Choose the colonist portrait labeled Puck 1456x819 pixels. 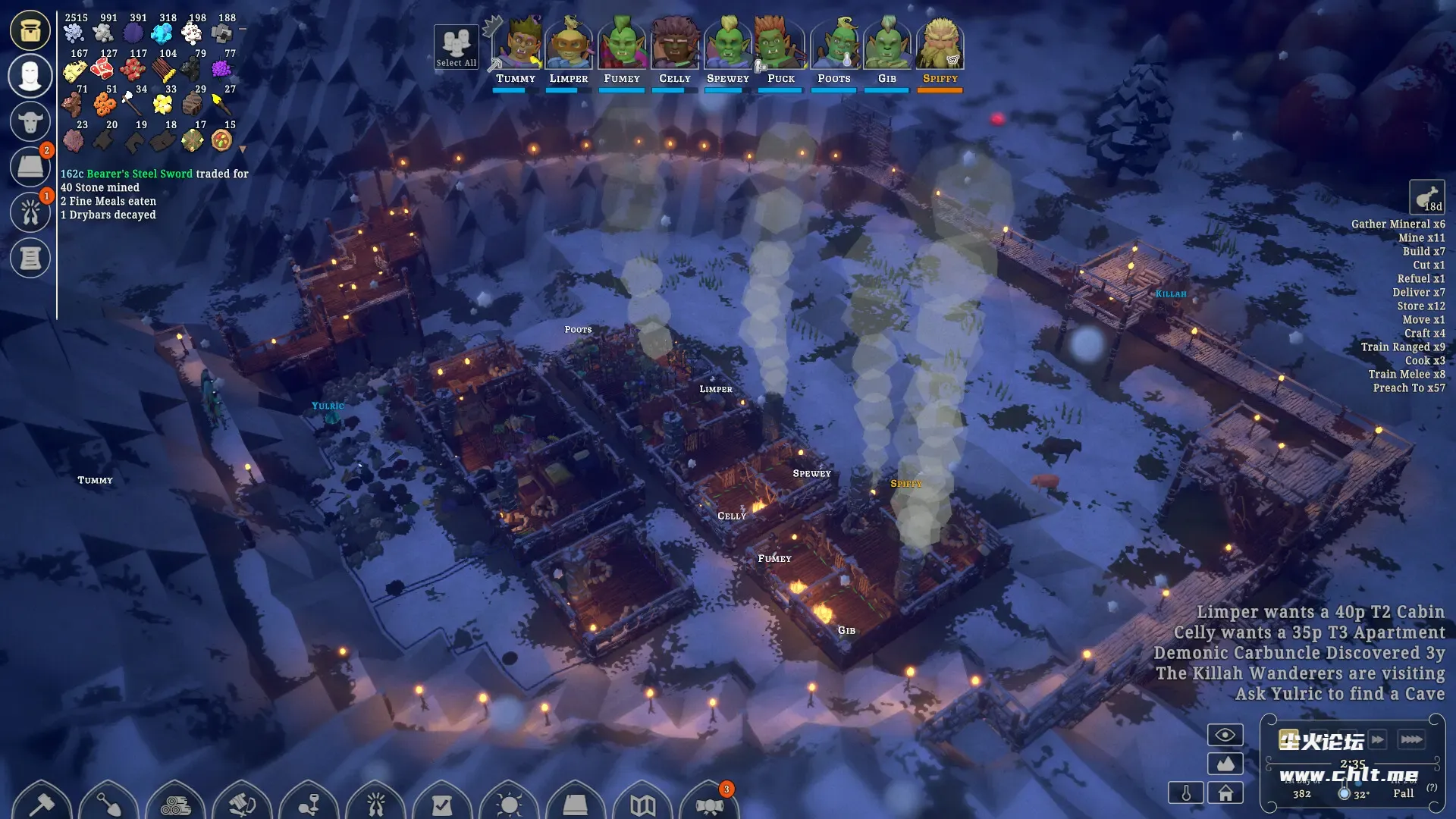[x=781, y=44]
